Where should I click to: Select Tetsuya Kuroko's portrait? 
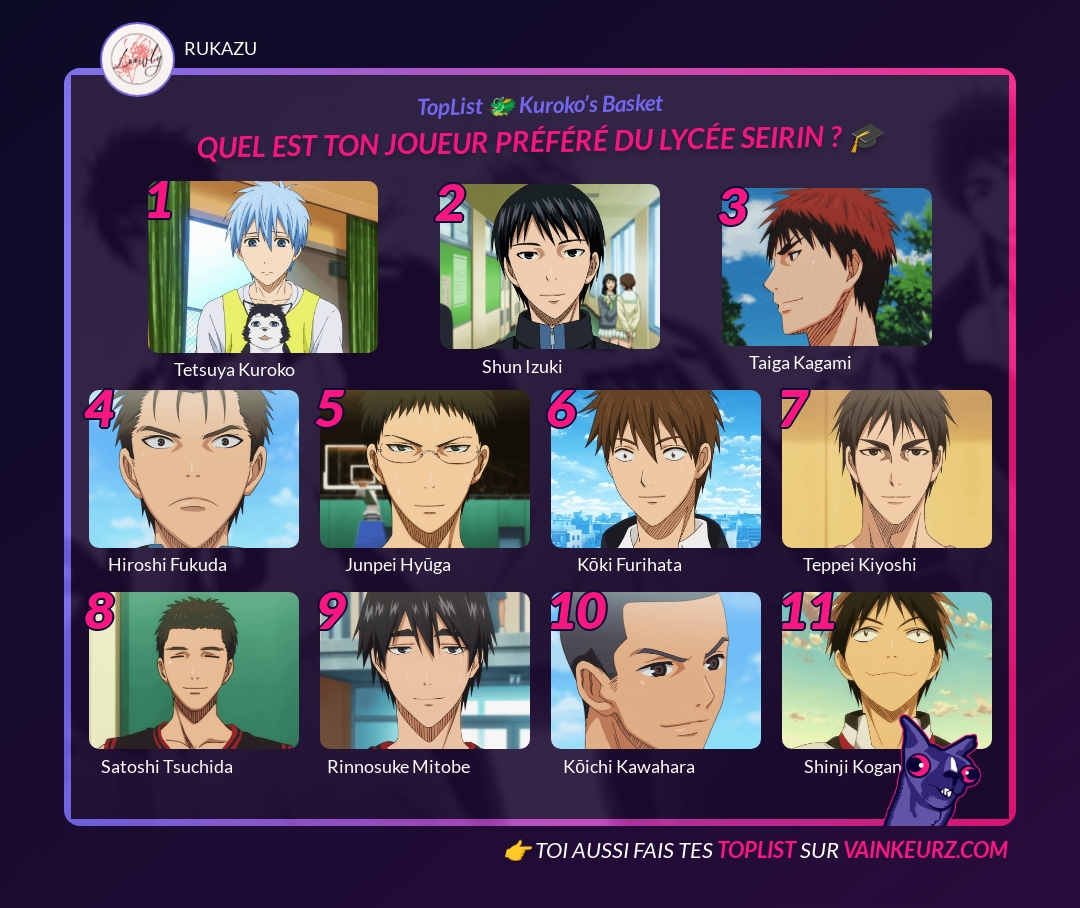pyautogui.click(x=263, y=267)
